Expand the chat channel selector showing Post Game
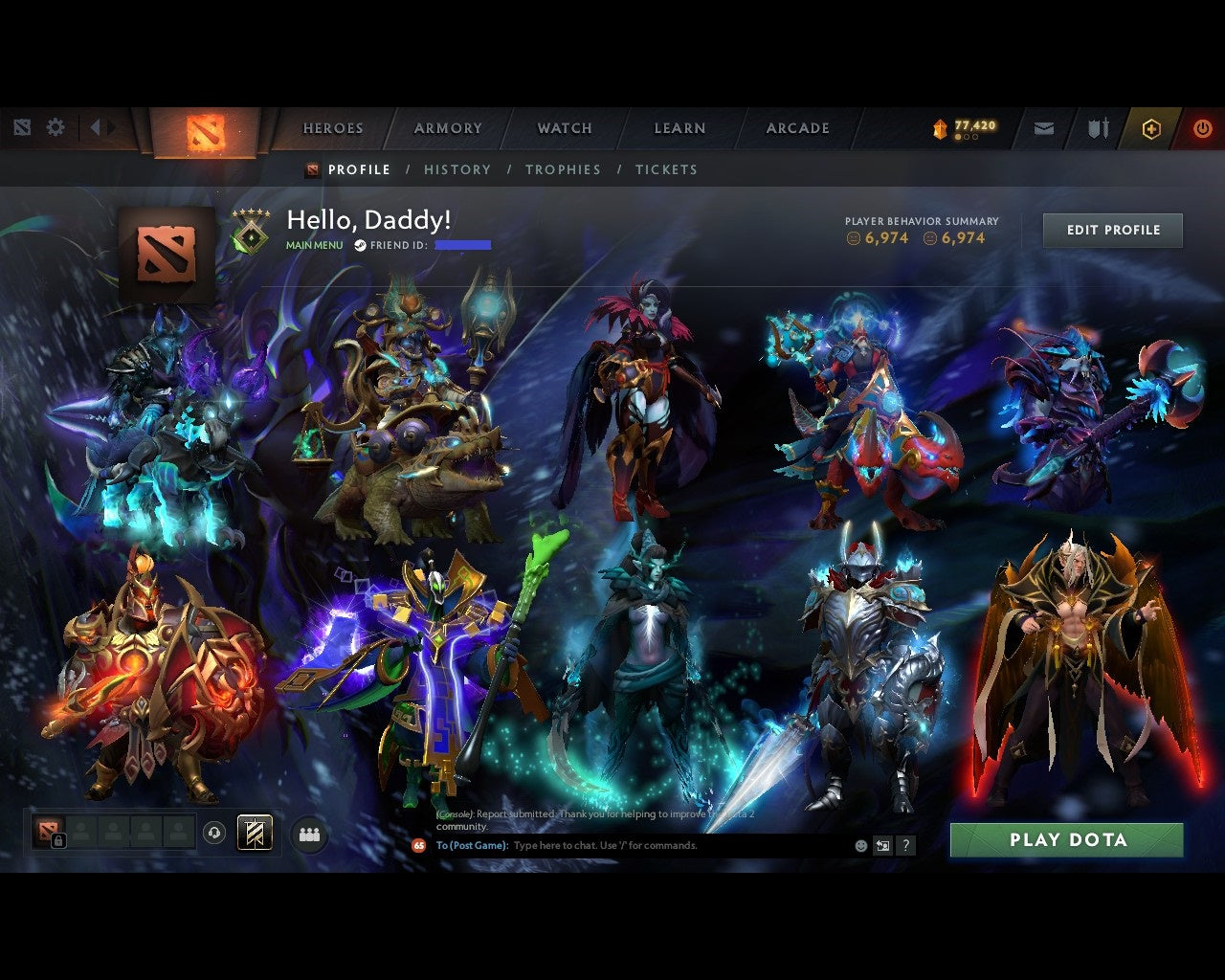 [x=469, y=845]
